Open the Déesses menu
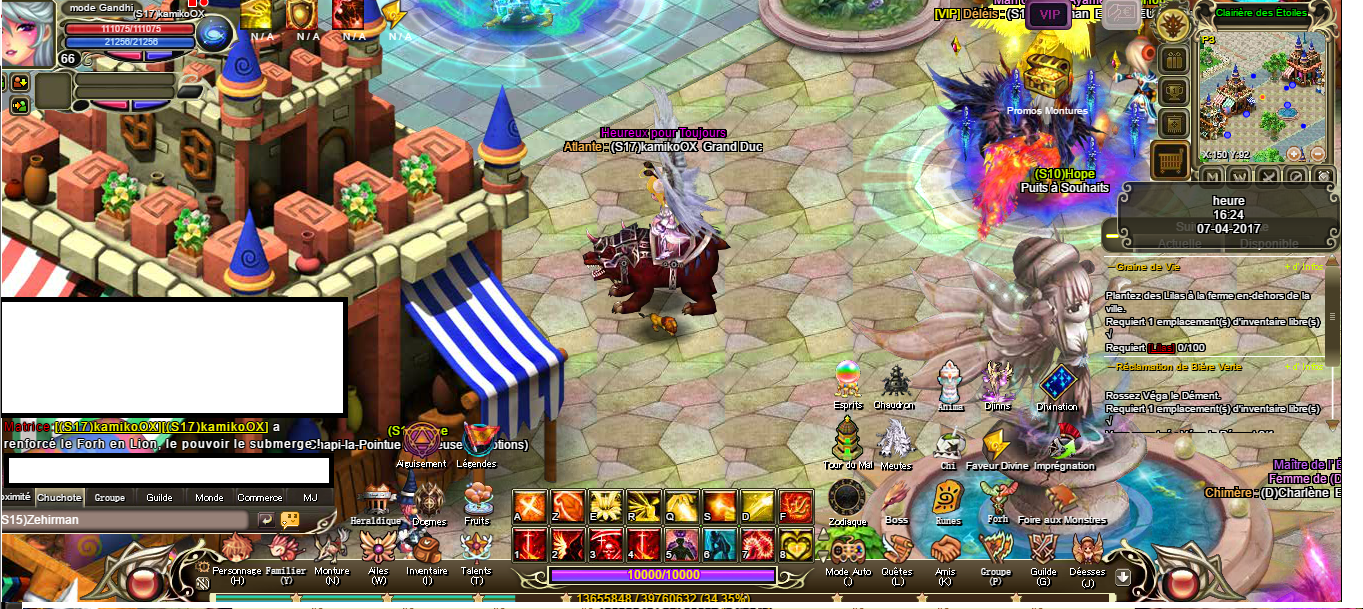The width and height of the screenshot is (1363, 609). click(x=1087, y=550)
